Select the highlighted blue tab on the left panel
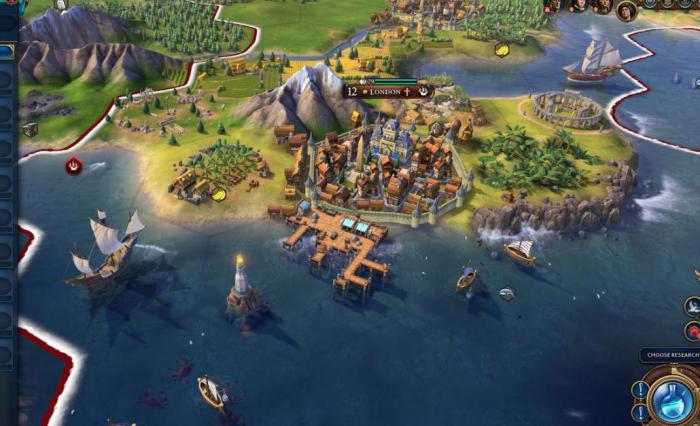This screenshot has width=700, height=426. pos(7,50)
